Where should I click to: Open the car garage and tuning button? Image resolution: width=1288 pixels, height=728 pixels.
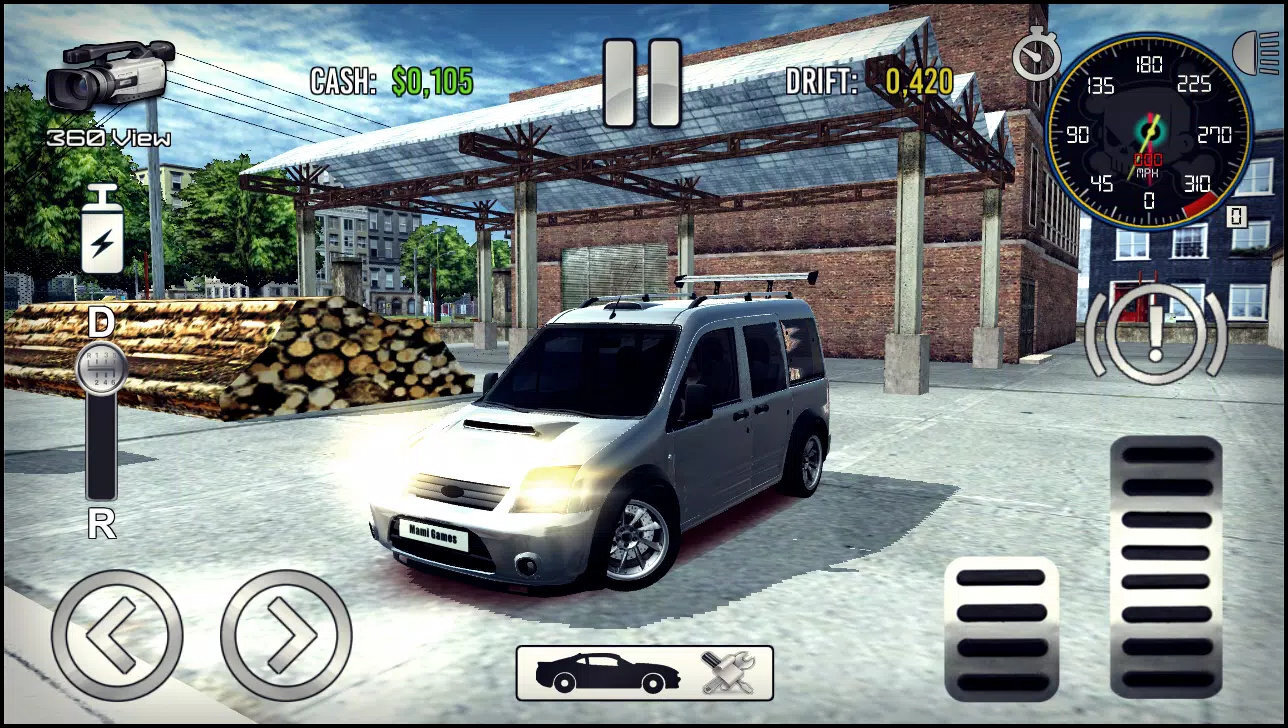(644, 673)
